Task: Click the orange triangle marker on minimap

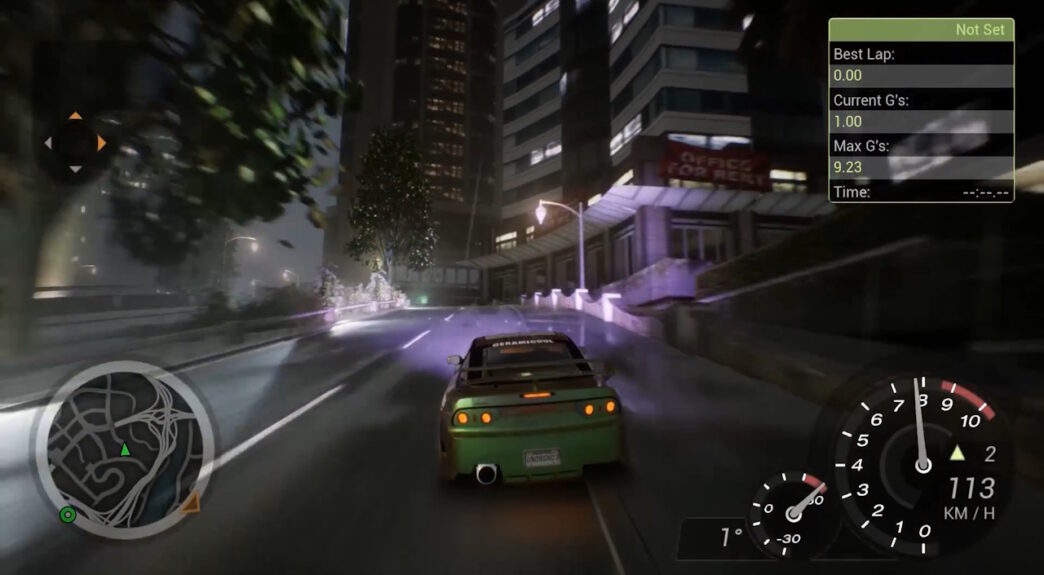Action: 189,501
